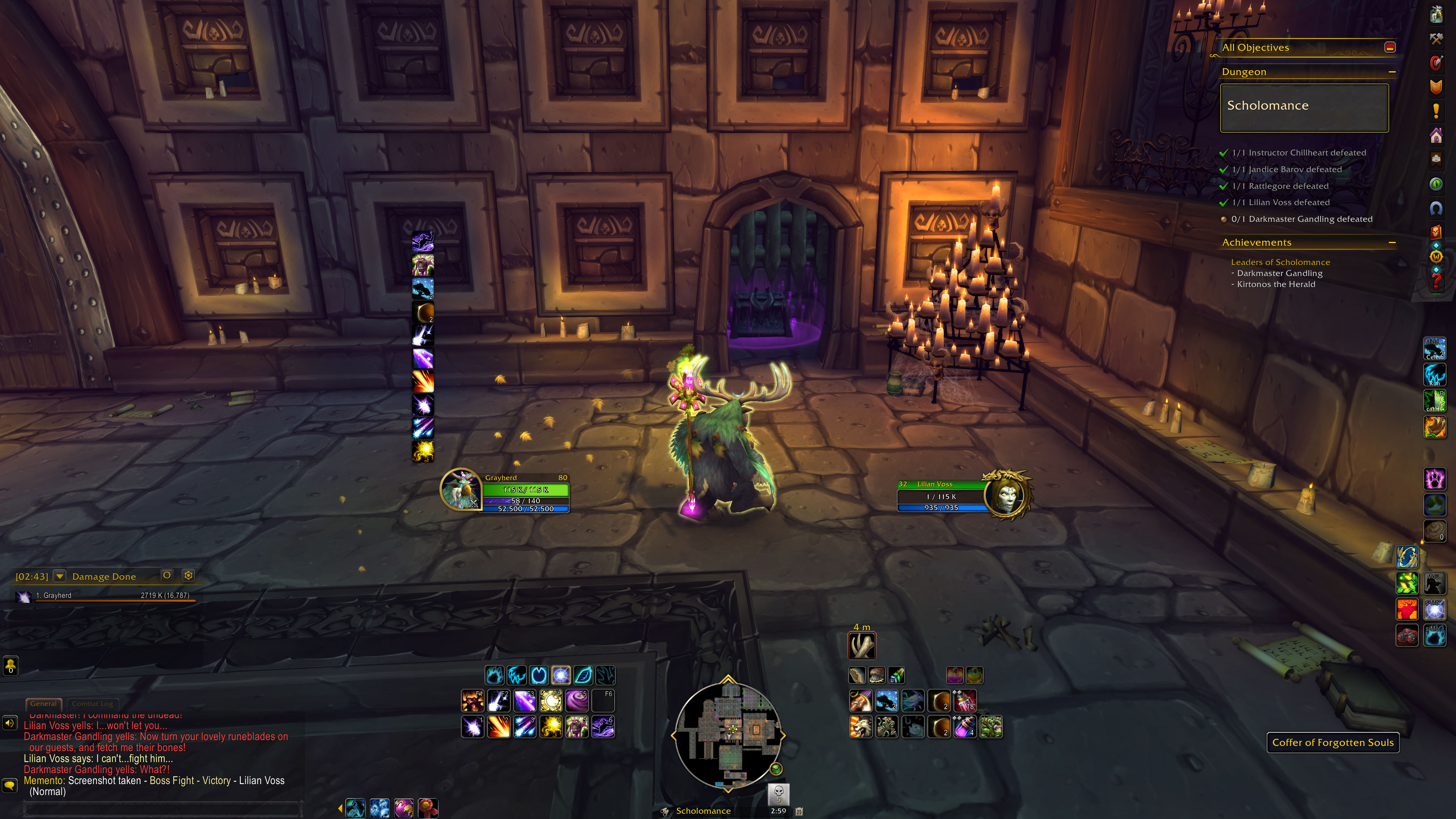1456x819 pixels.
Task: Use the purple mana potion with count 4
Action: 965,727
